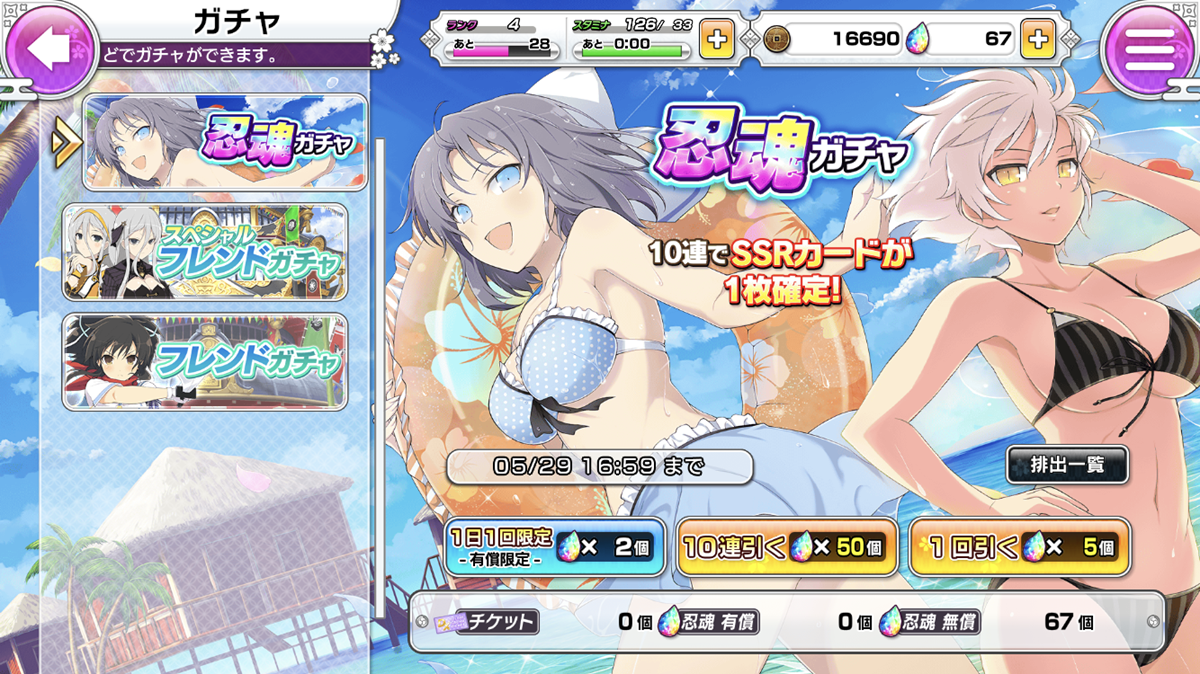
Task: Go back with the pink arrow button
Action: 50,47
